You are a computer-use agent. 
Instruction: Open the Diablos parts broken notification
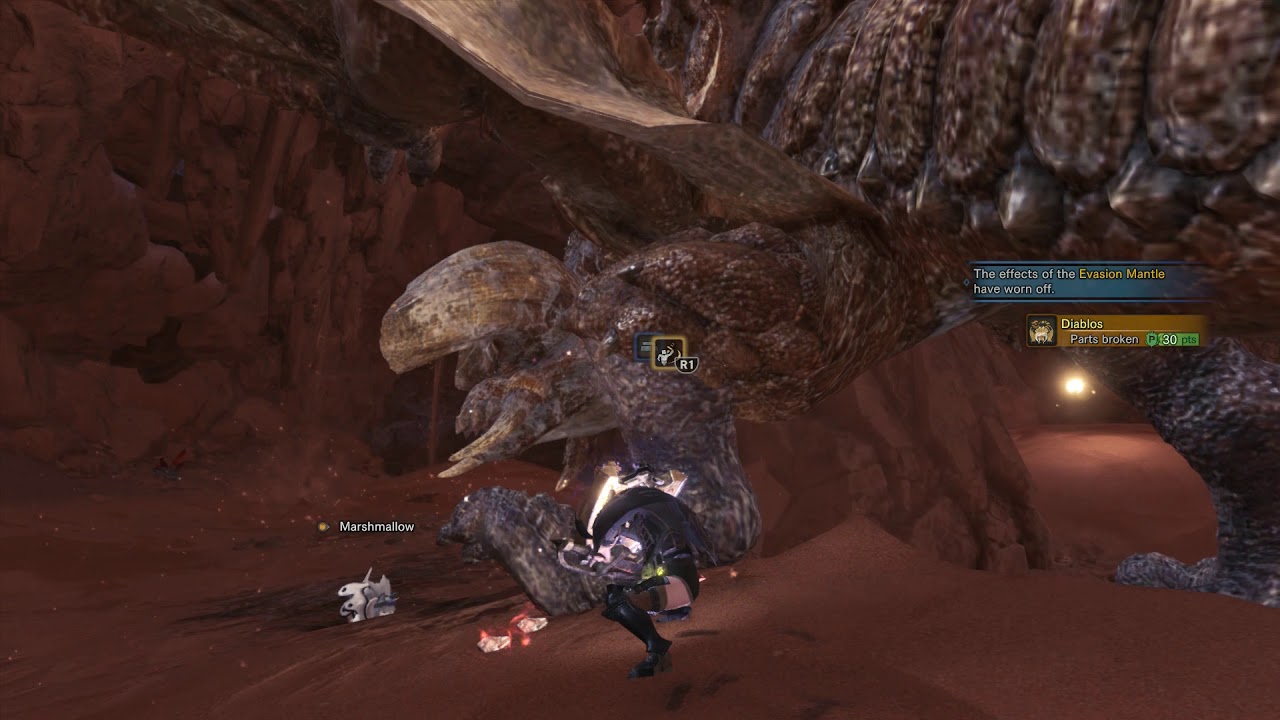1116,332
